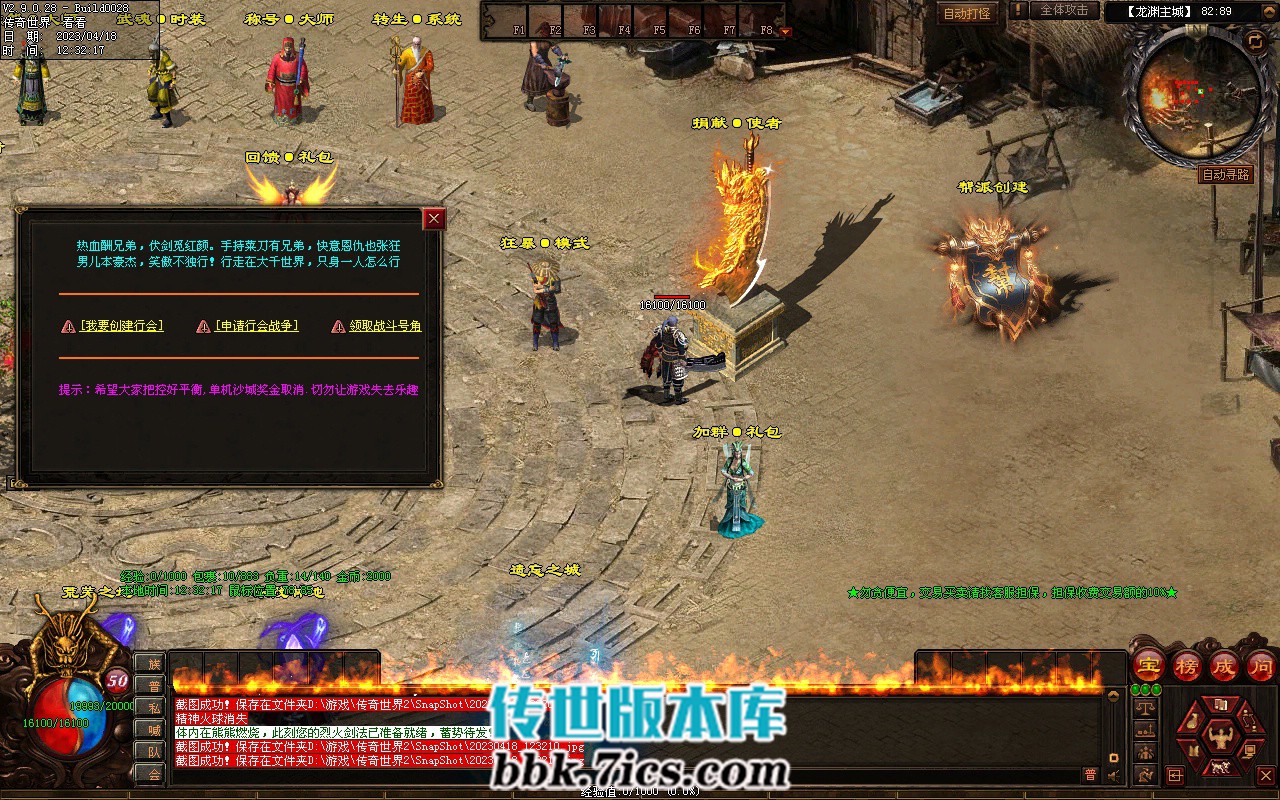The height and width of the screenshot is (800, 1280).
Task: Toggle the minimap's rotate-arrows switch button
Action: (x=1254, y=40)
